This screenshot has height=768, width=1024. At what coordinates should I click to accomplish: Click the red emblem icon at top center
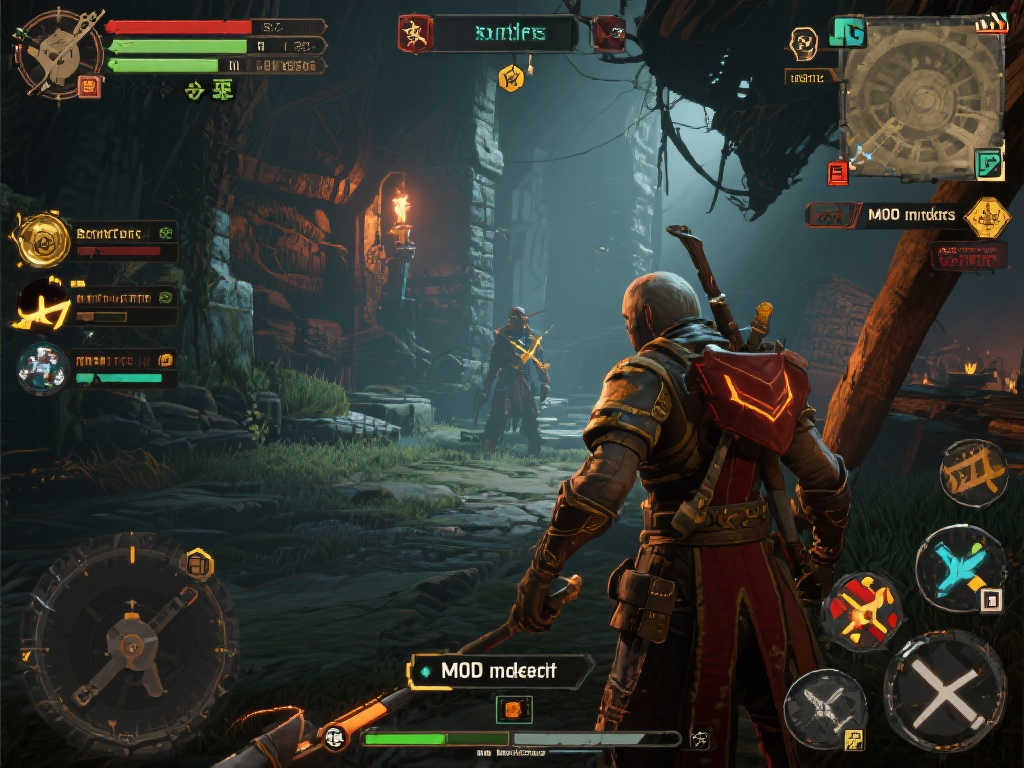click(412, 33)
